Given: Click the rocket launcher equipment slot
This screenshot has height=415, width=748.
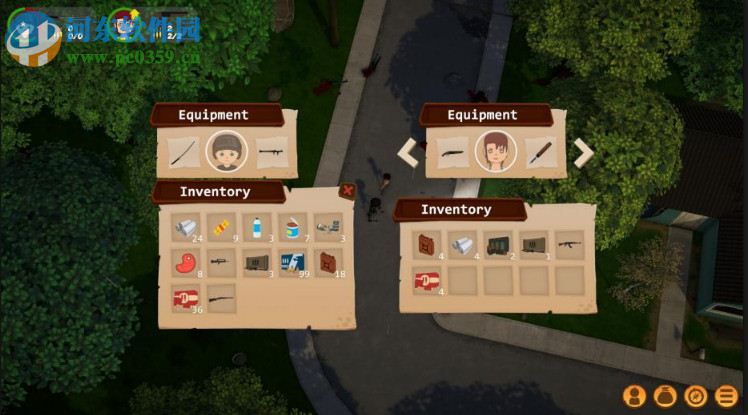Looking at the screenshot, I should point(272,152).
